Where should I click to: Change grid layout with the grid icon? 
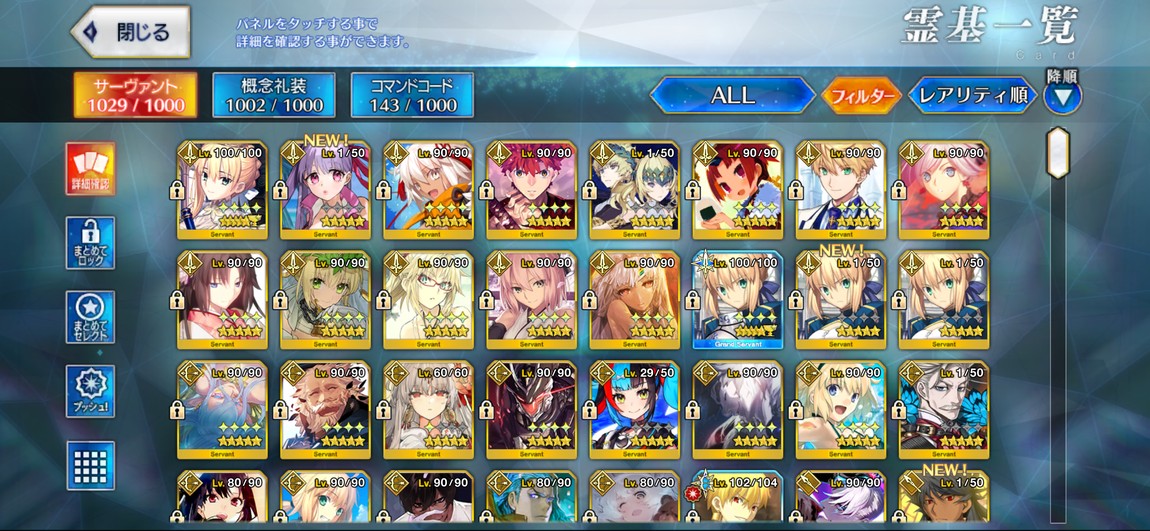coord(91,465)
